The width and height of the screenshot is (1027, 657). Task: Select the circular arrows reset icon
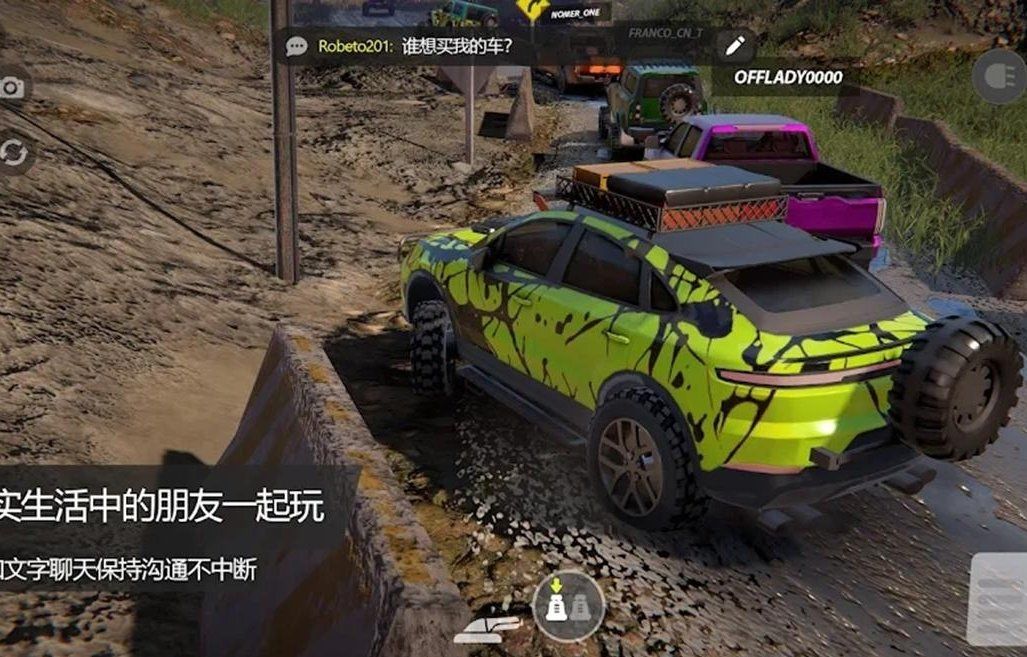(x=13, y=152)
